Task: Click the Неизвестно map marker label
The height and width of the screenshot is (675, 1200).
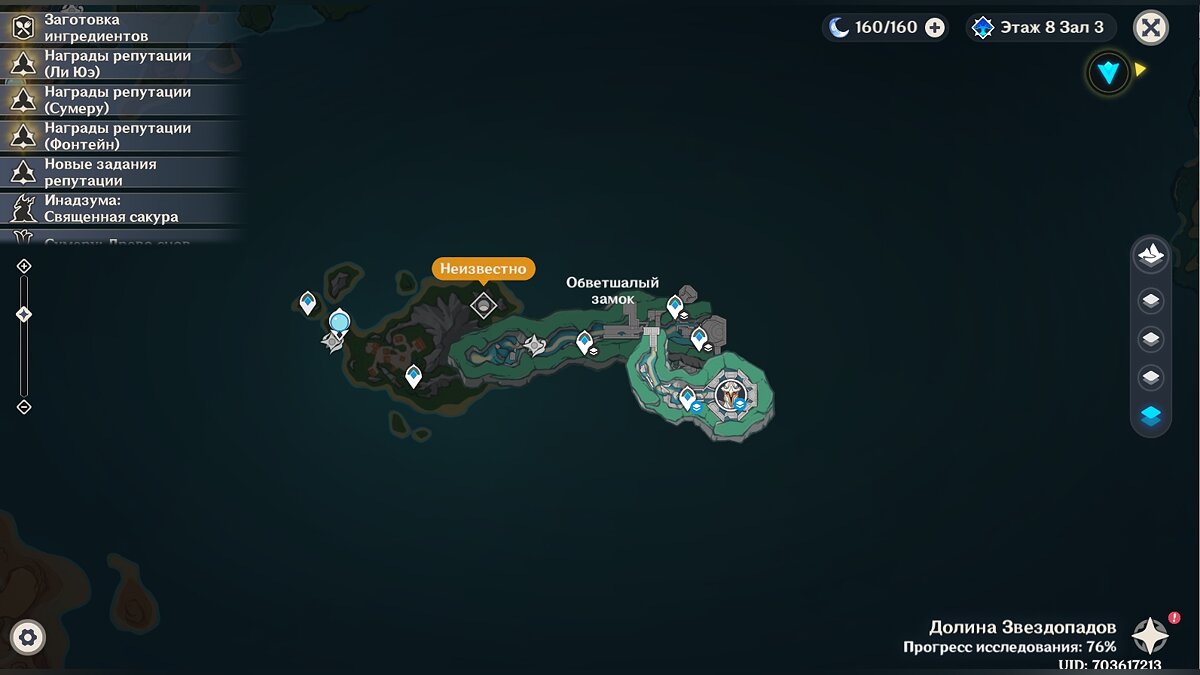Action: (x=483, y=269)
